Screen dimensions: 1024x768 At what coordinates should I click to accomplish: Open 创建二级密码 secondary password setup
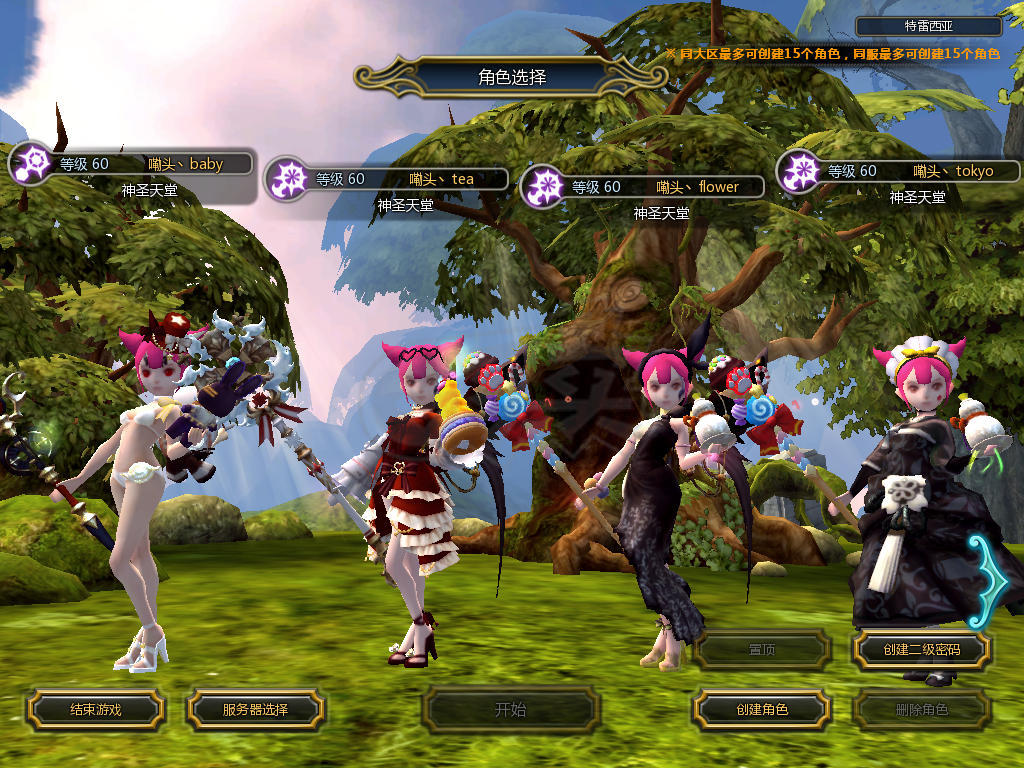tap(921, 650)
